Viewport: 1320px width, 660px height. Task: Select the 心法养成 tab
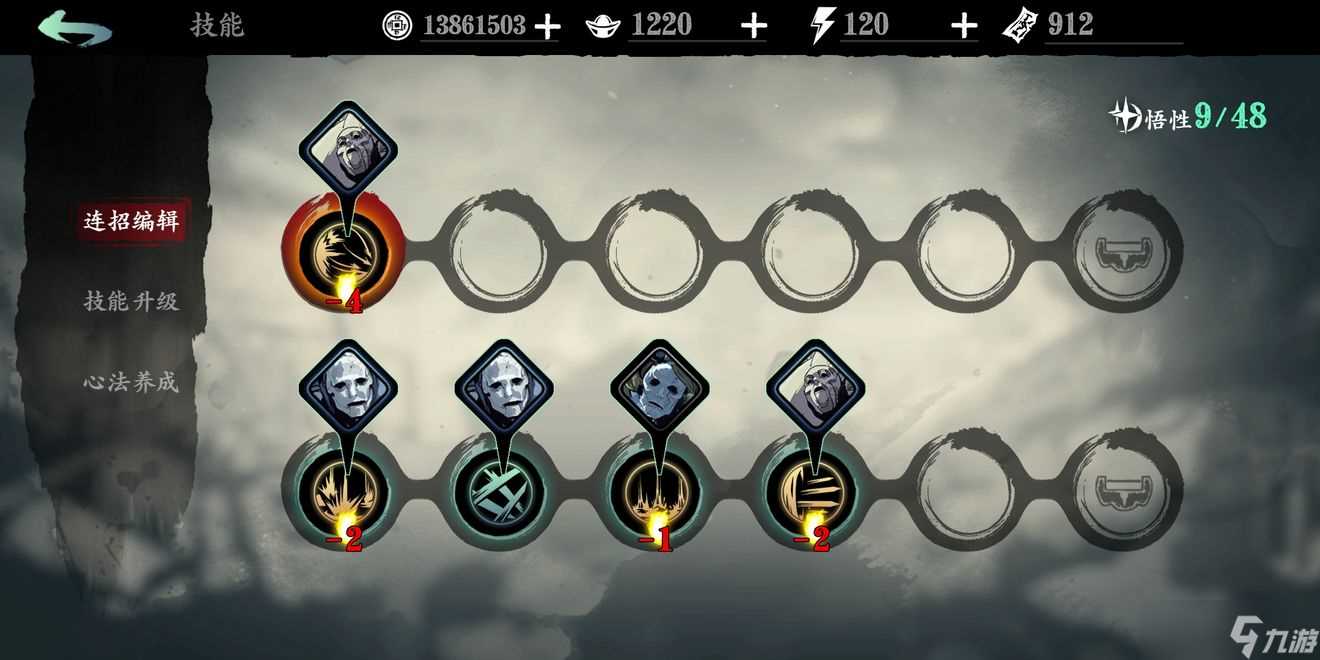pos(131,382)
